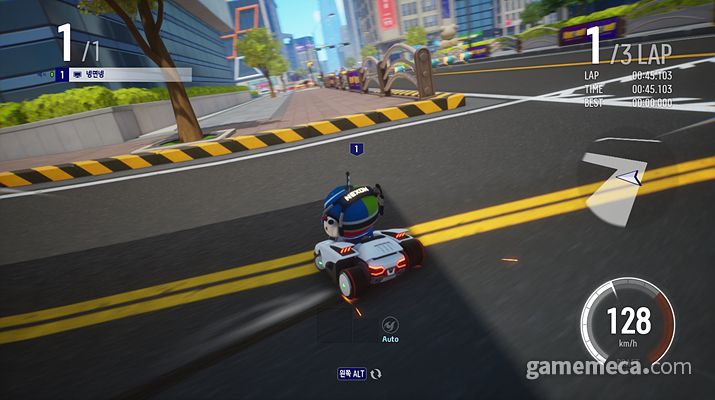
Task: Select the first-place racer row in the ranking list
Action: tap(120, 74)
